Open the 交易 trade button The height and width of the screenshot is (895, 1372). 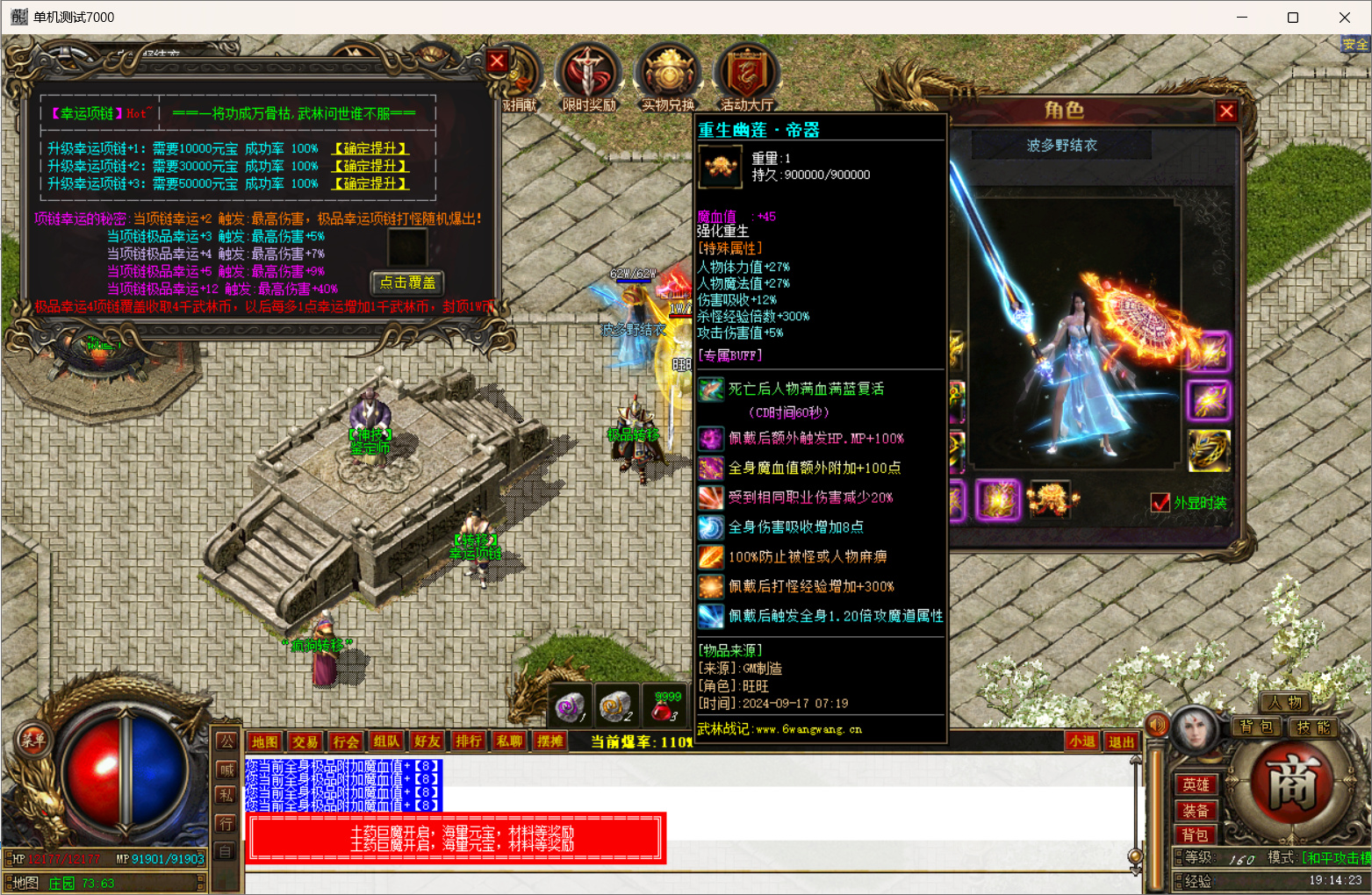(305, 741)
